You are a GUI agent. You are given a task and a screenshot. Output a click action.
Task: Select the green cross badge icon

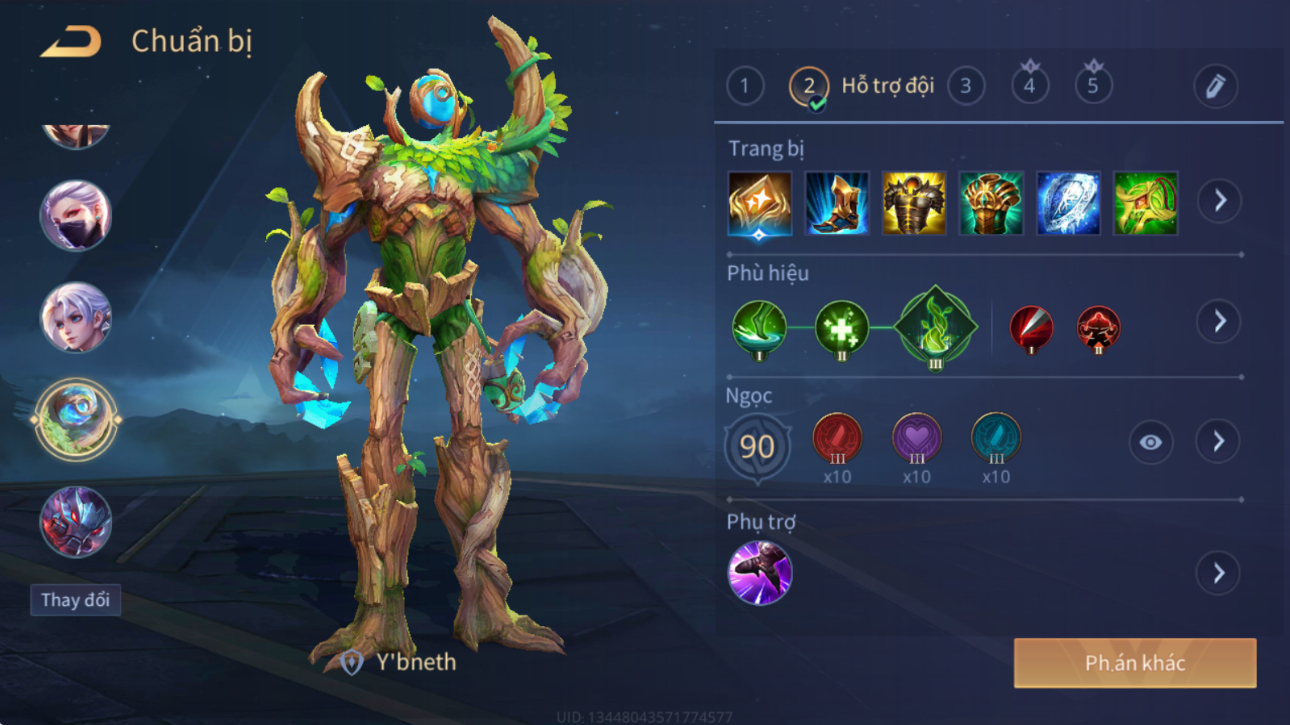click(841, 328)
